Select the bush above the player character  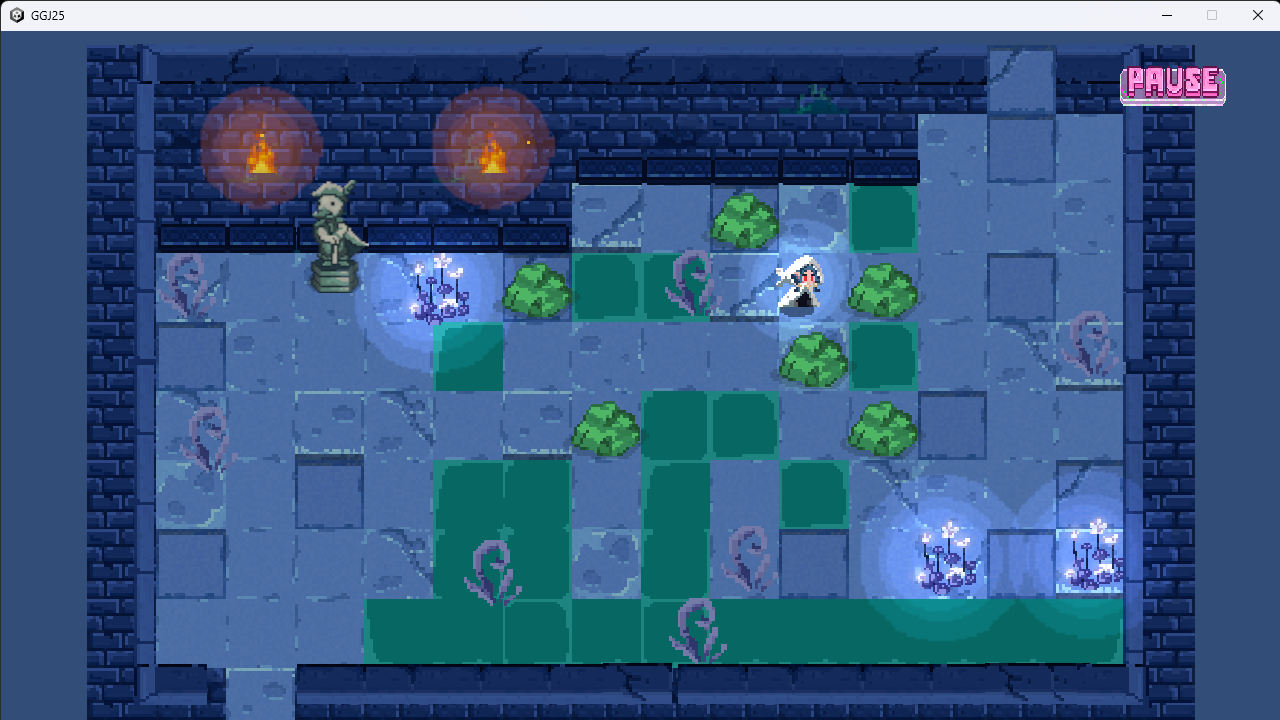coord(745,220)
